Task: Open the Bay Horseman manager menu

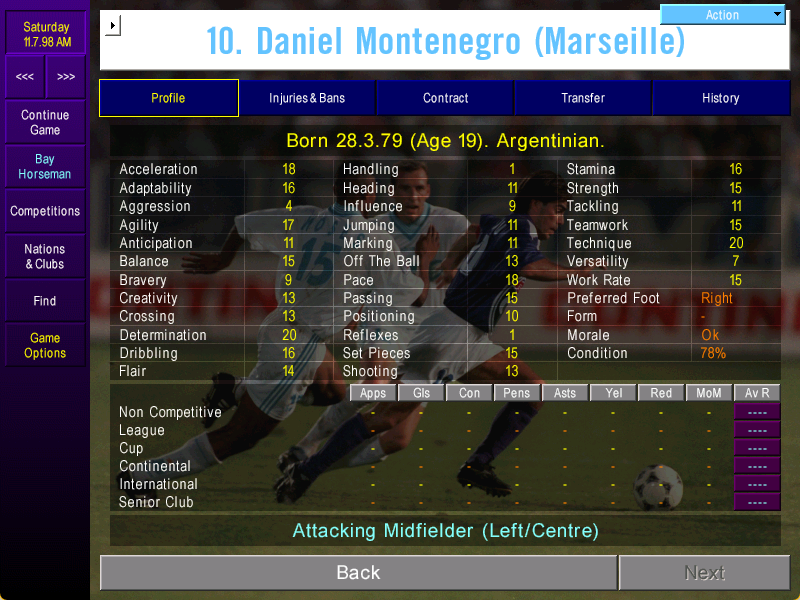Action: pyautogui.click(x=45, y=166)
